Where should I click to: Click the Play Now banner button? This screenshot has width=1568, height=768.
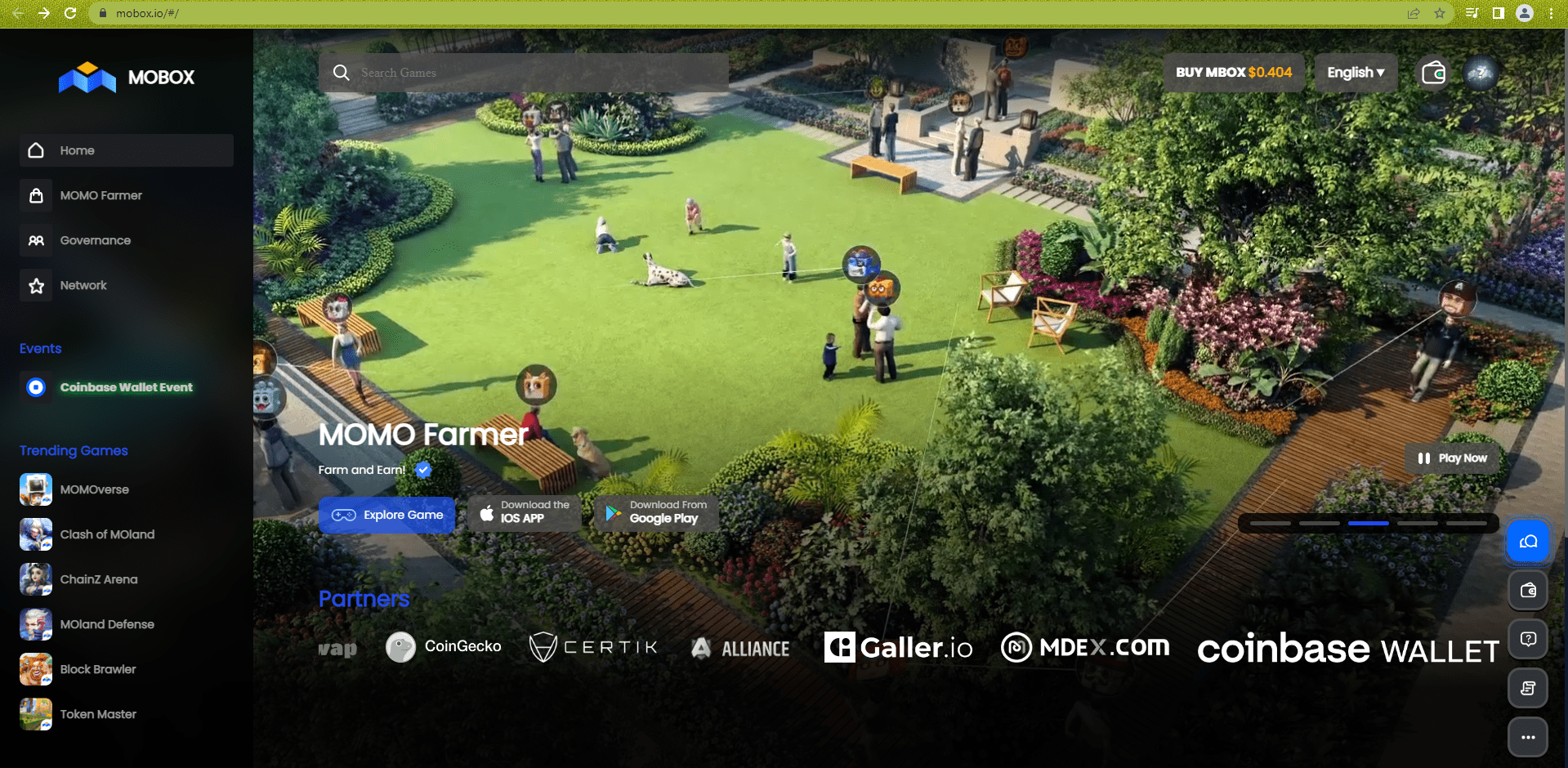1452,458
